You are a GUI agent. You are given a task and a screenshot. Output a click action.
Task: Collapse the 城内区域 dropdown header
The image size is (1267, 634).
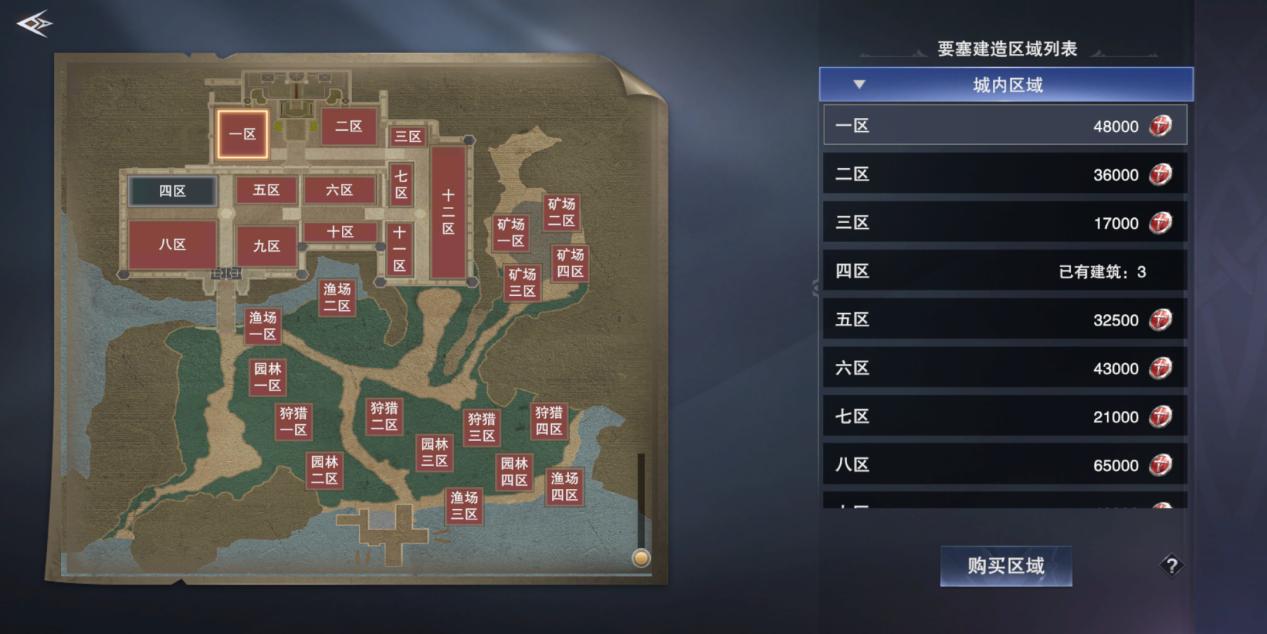coord(1006,85)
